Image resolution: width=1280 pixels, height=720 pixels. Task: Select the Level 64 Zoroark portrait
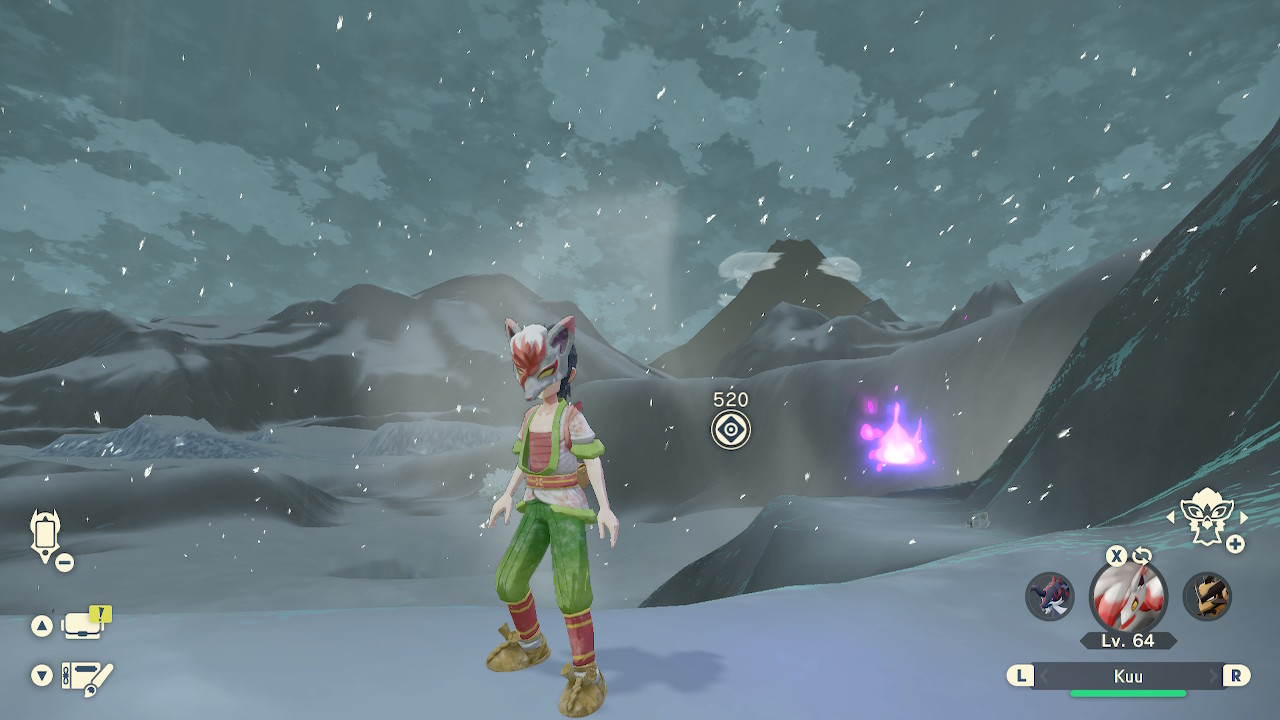tap(1128, 597)
